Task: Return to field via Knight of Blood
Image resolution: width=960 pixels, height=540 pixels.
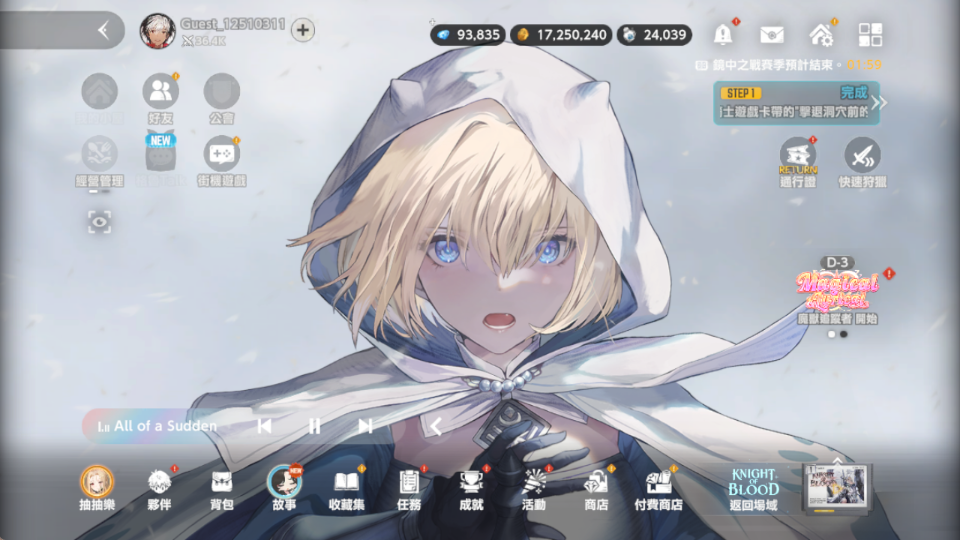Action: click(753, 488)
